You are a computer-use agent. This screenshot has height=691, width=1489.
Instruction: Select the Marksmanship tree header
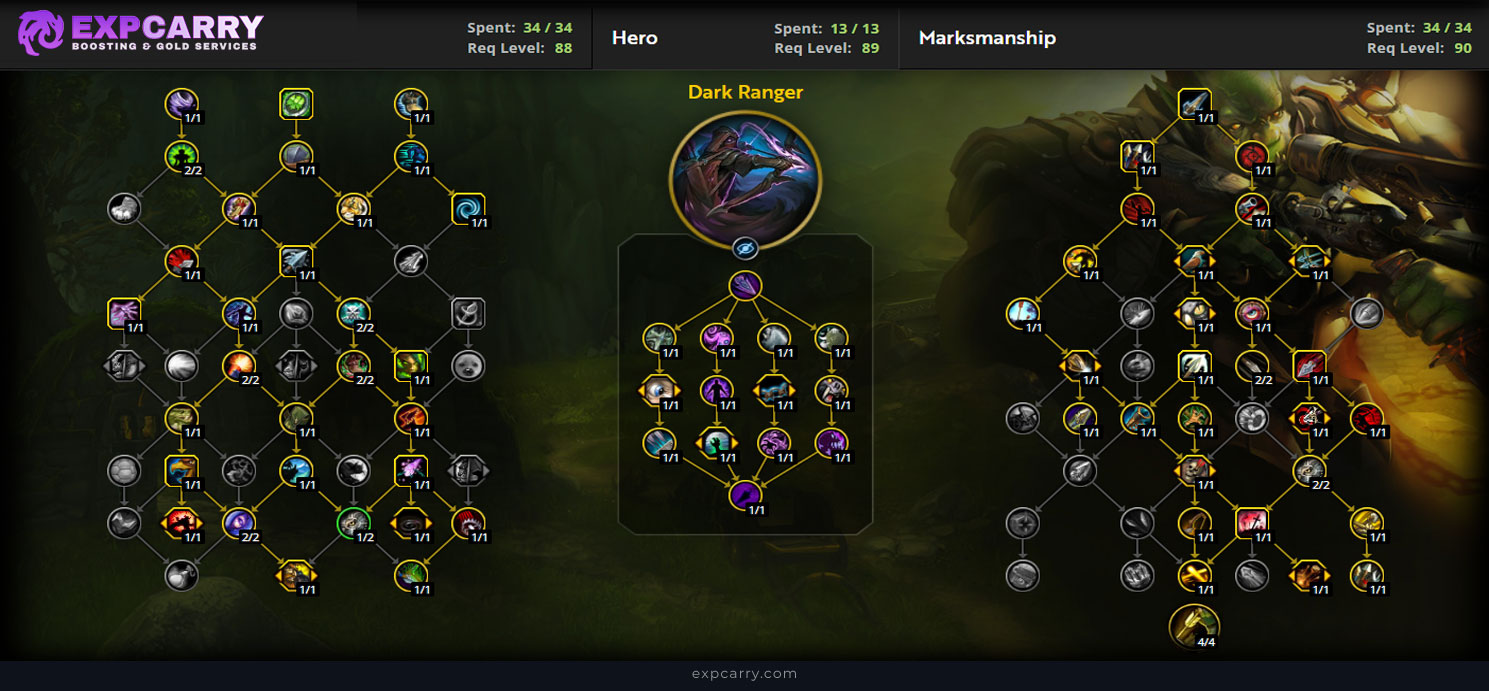coord(987,38)
